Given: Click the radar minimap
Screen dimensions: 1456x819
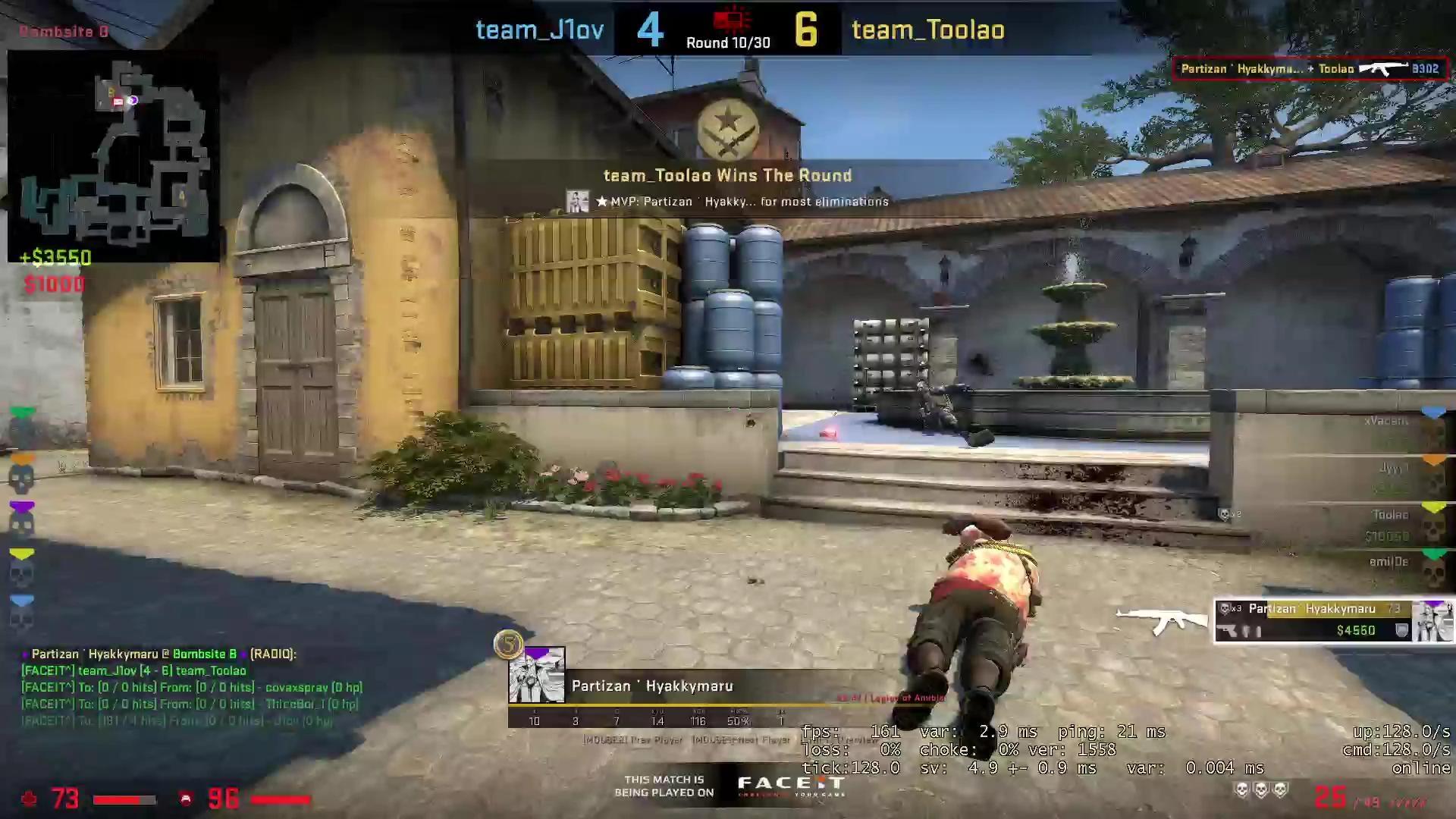Looking at the screenshot, I should tap(114, 155).
